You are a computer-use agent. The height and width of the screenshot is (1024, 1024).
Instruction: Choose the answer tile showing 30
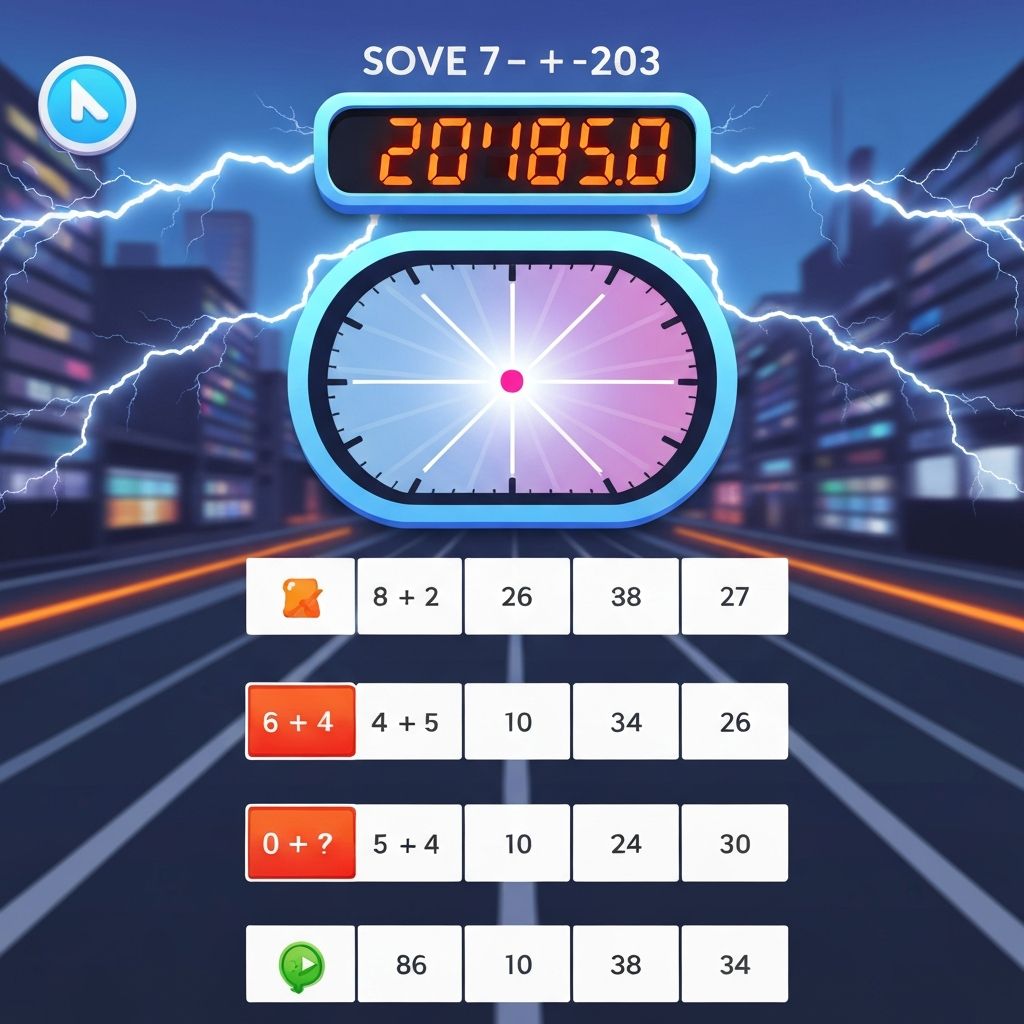(x=734, y=843)
